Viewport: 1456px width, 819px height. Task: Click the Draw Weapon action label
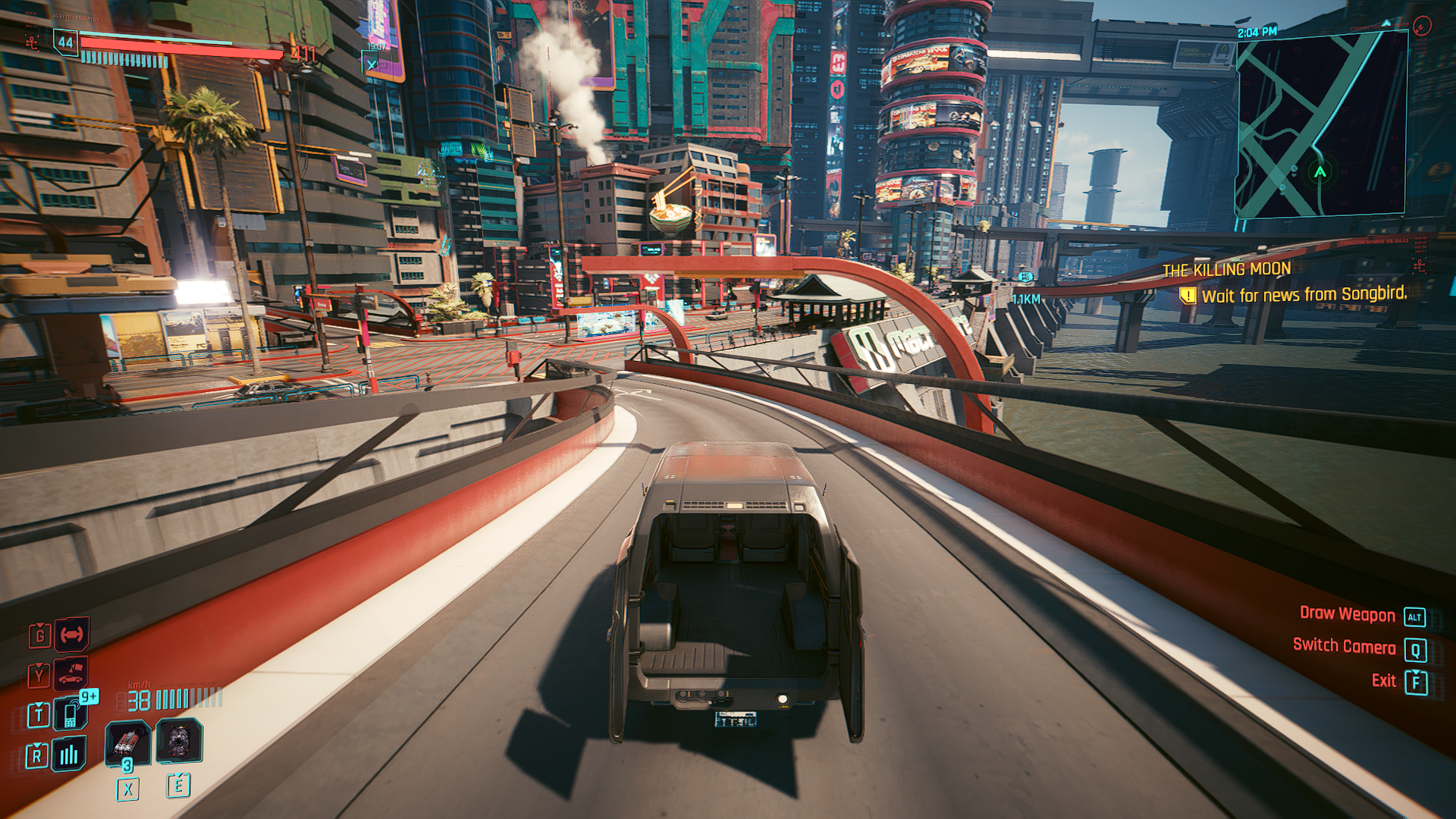(x=1347, y=614)
